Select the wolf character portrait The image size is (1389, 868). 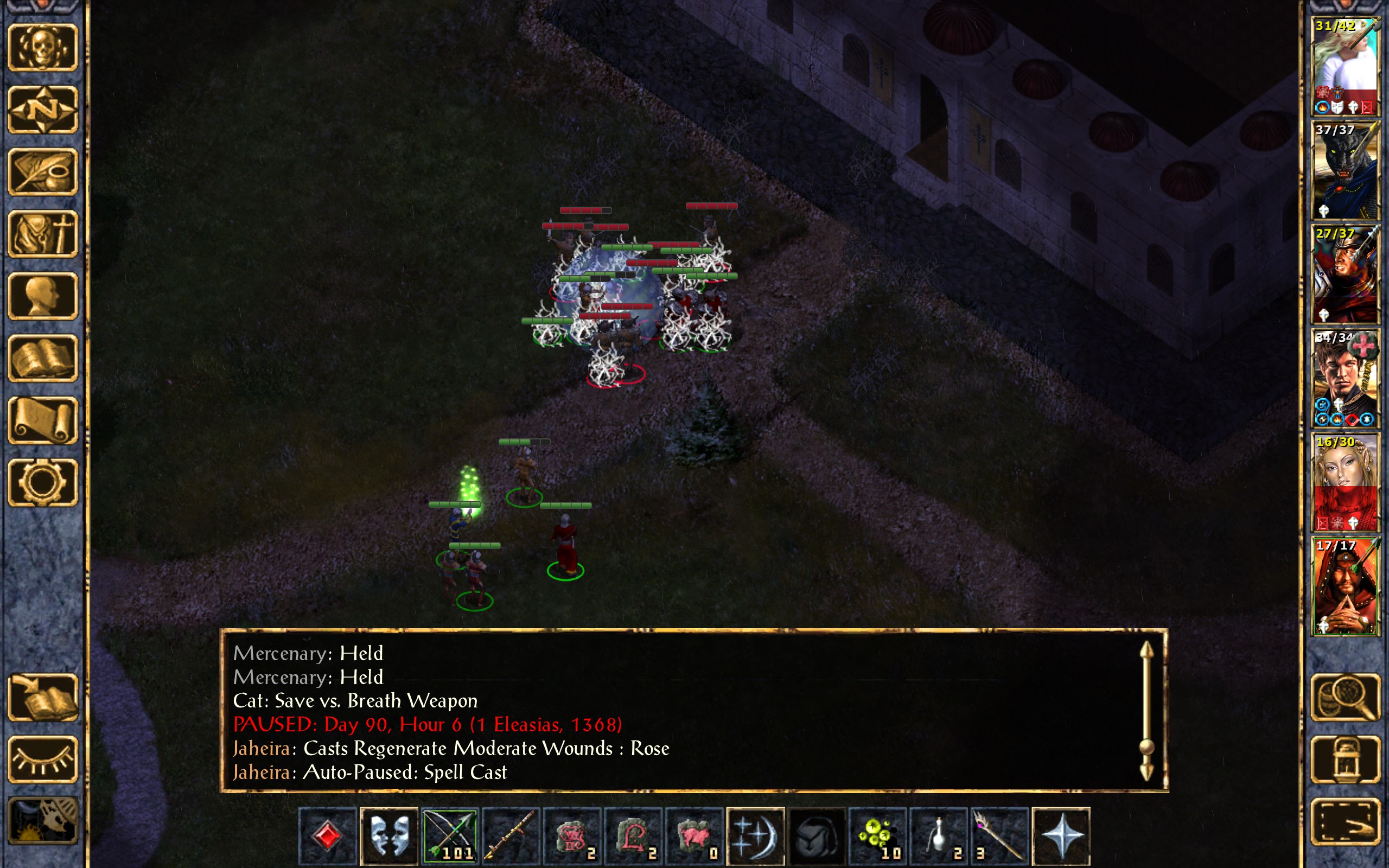tap(1345, 170)
